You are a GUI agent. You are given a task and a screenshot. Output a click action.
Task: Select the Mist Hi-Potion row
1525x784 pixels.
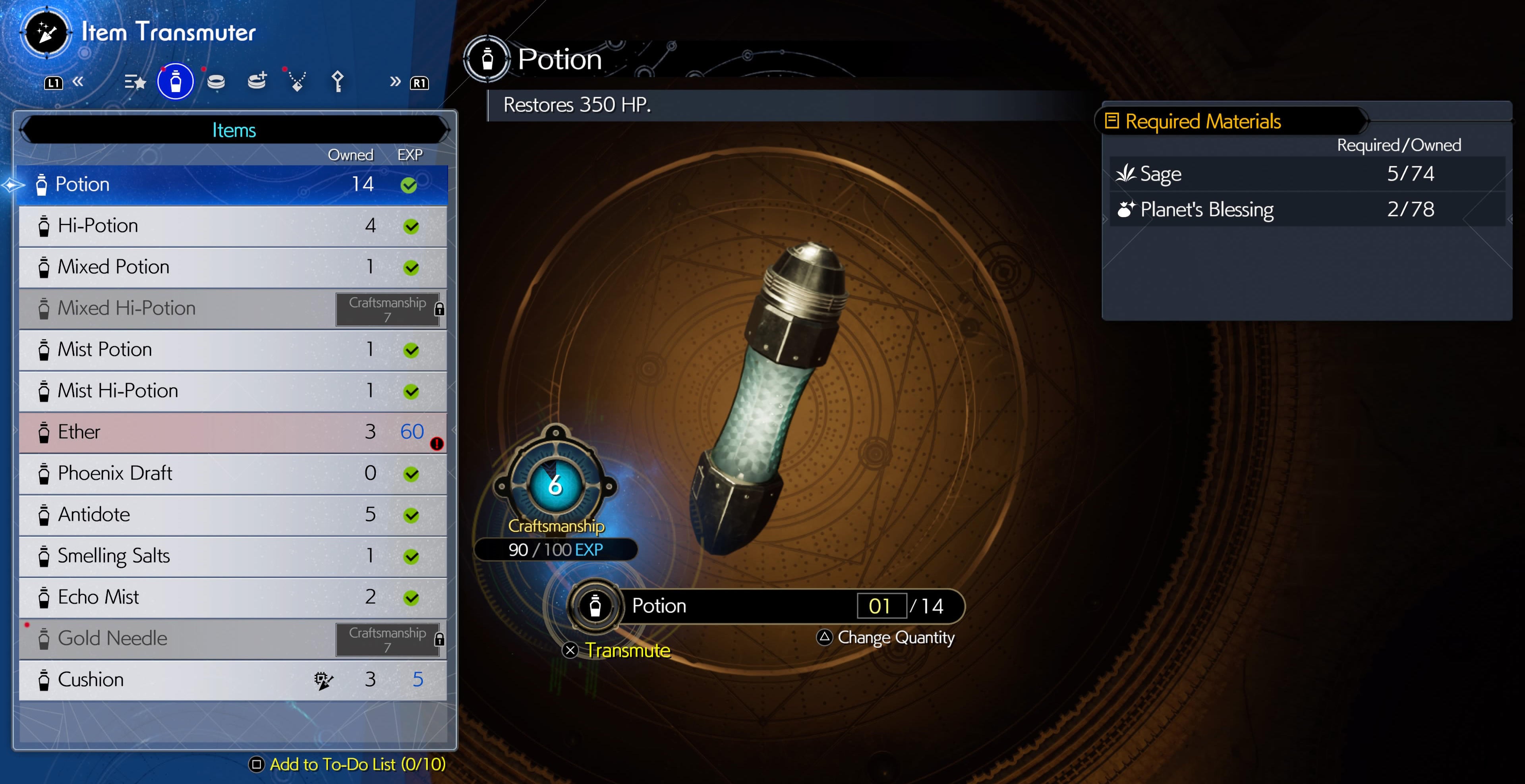click(x=232, y=391)
